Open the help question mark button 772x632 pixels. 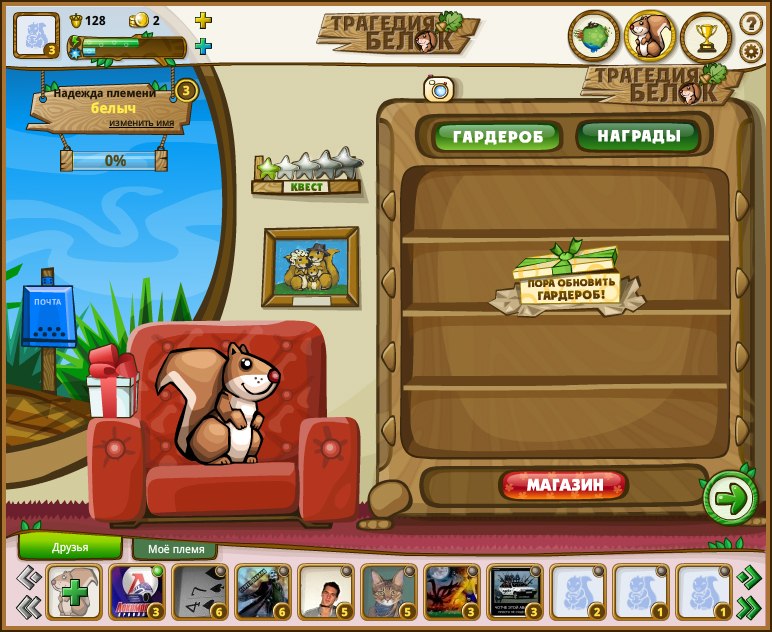[750, 22]
